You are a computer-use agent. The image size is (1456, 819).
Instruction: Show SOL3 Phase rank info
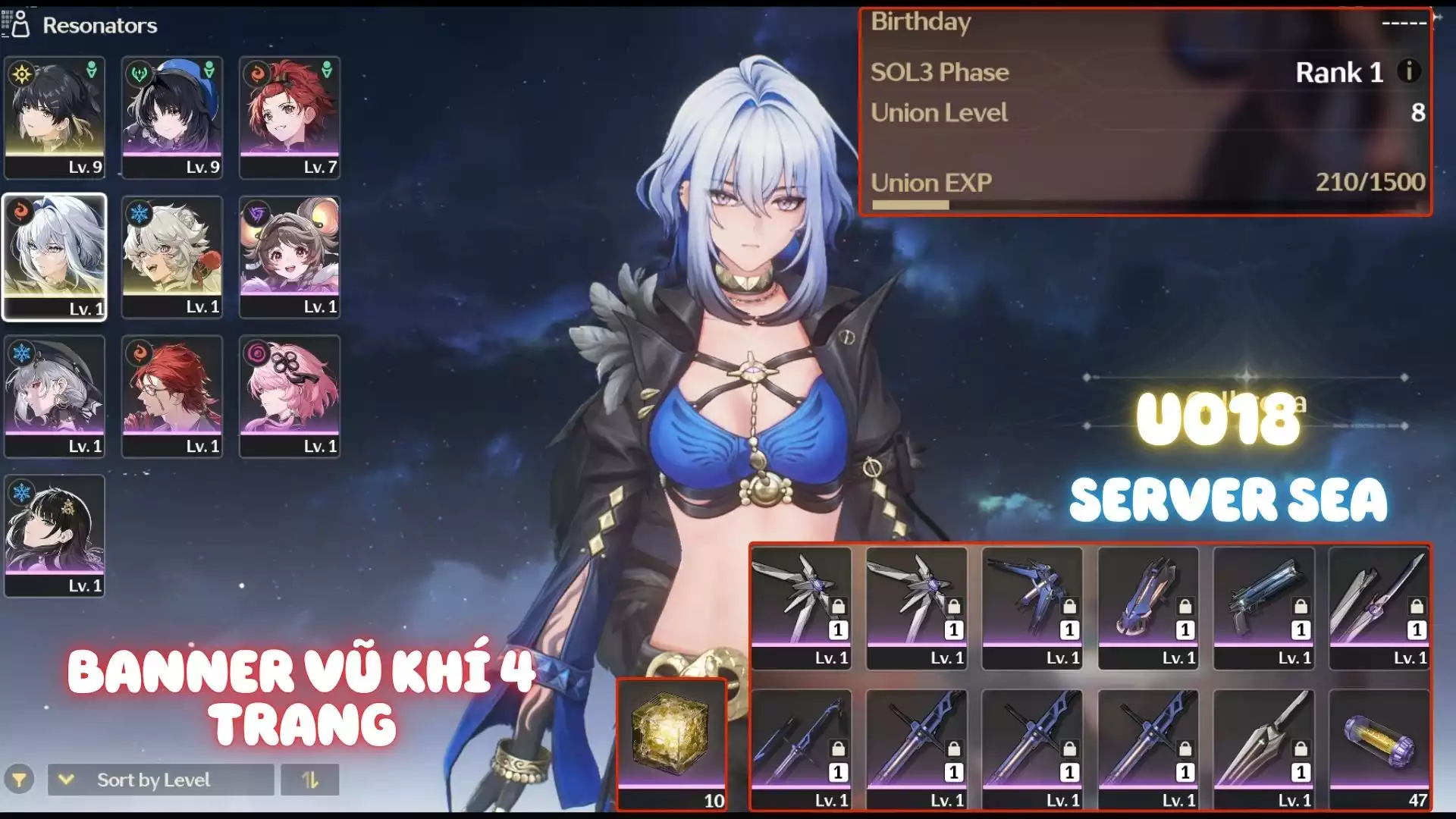[1409, 71]
